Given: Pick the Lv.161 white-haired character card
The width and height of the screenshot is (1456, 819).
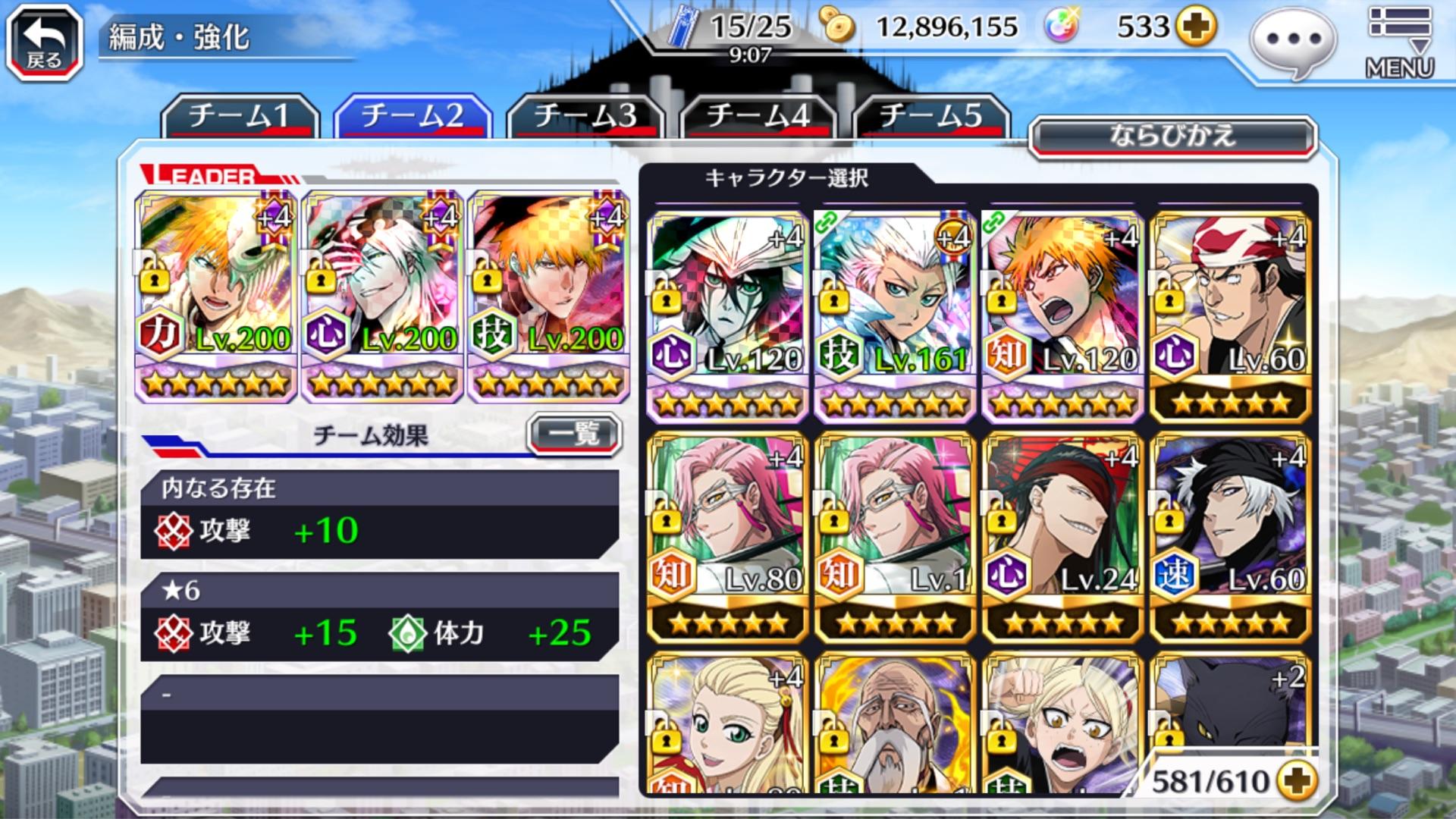Looking at the screenshot, I should pos(896,315).
